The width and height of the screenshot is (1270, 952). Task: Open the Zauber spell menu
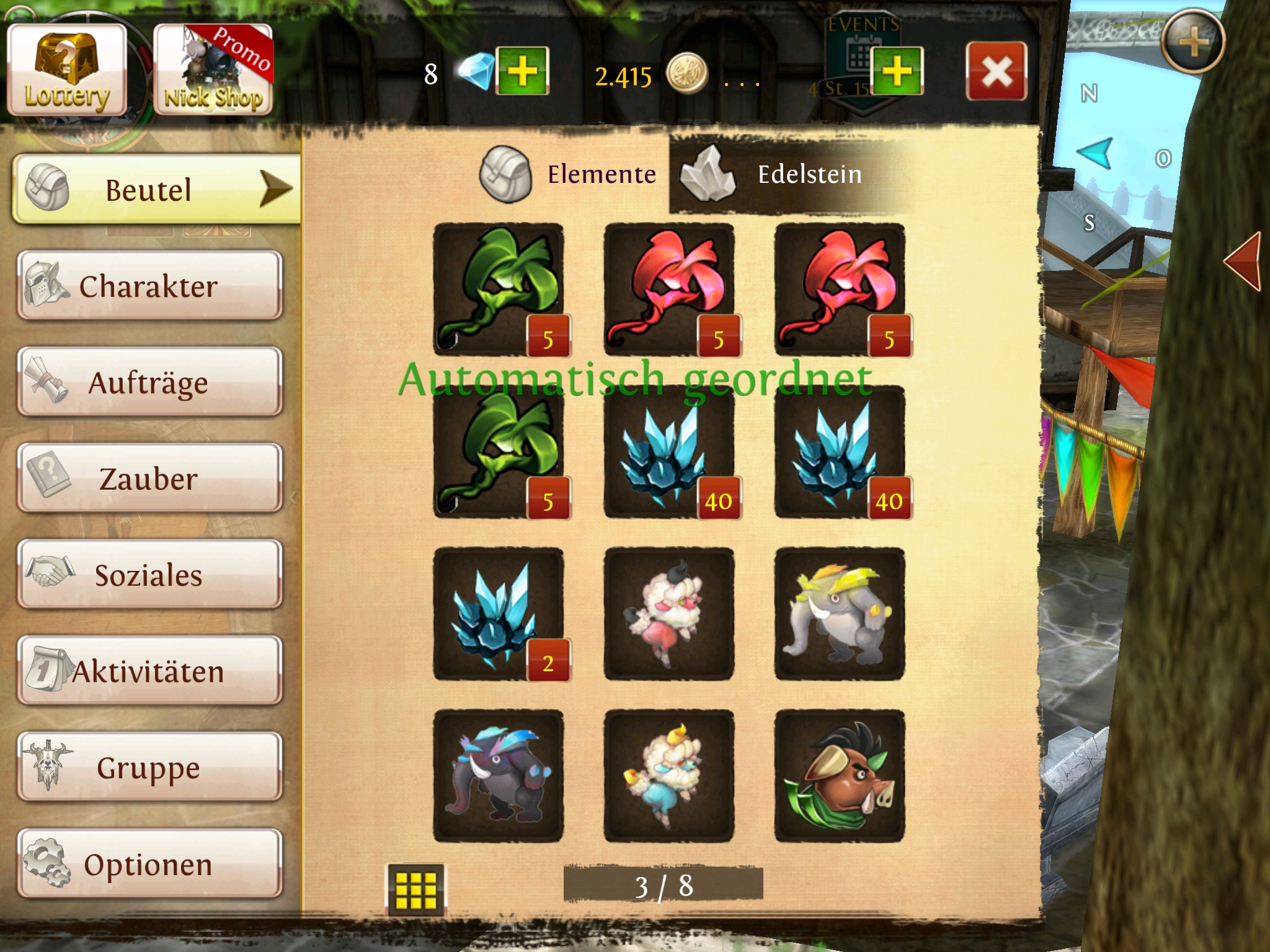pos(149,478)
